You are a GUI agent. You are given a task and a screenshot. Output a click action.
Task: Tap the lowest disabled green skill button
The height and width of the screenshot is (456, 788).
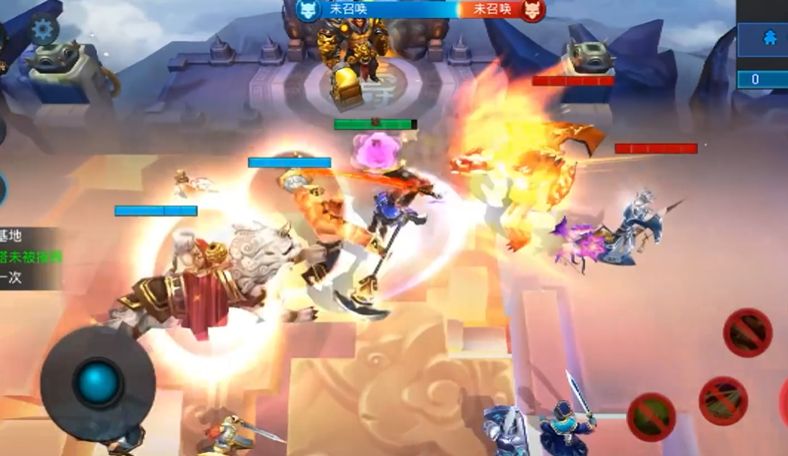(x=651, y=415)
